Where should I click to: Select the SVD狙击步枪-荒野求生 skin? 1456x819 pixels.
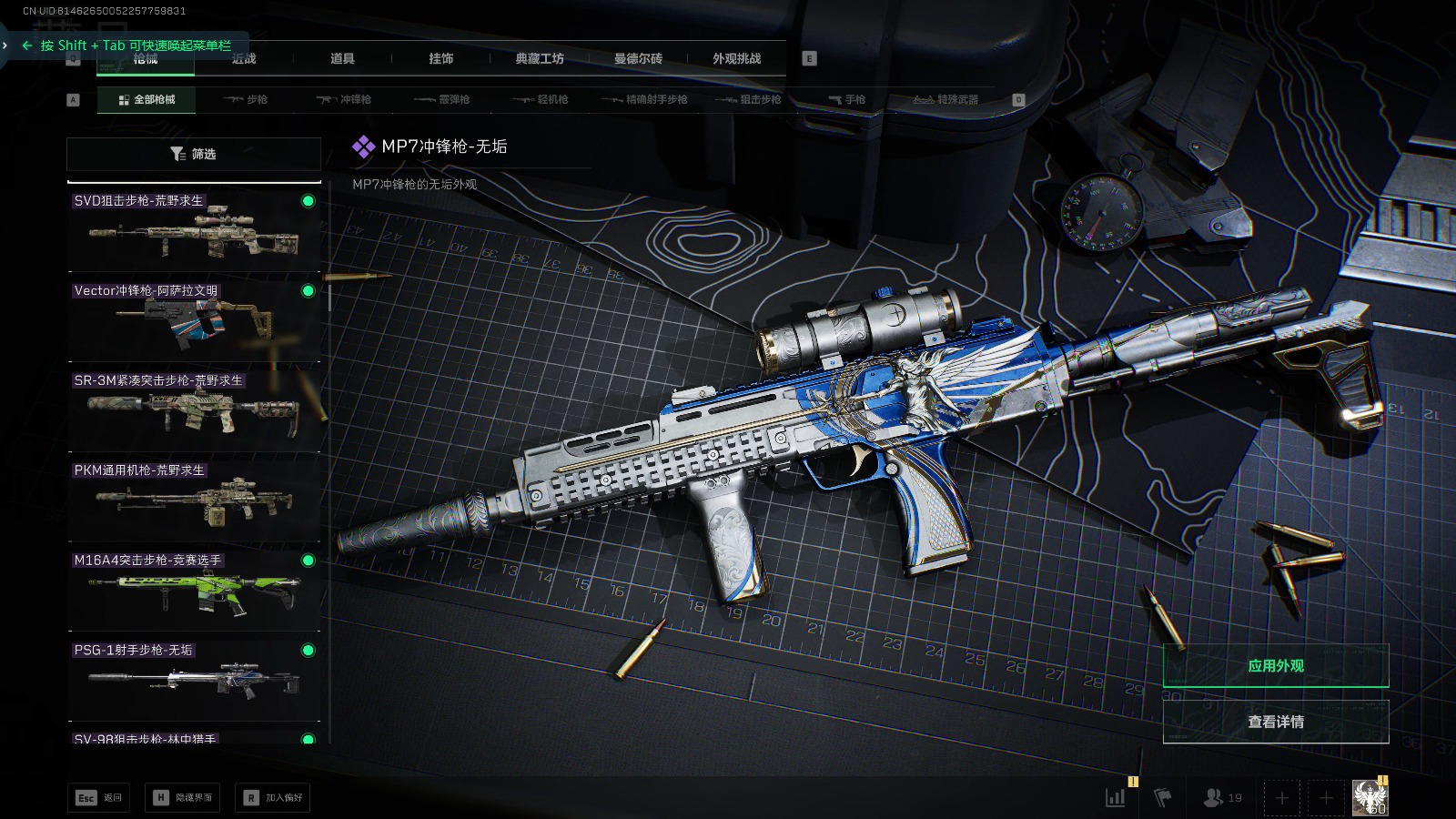(194, 229)
